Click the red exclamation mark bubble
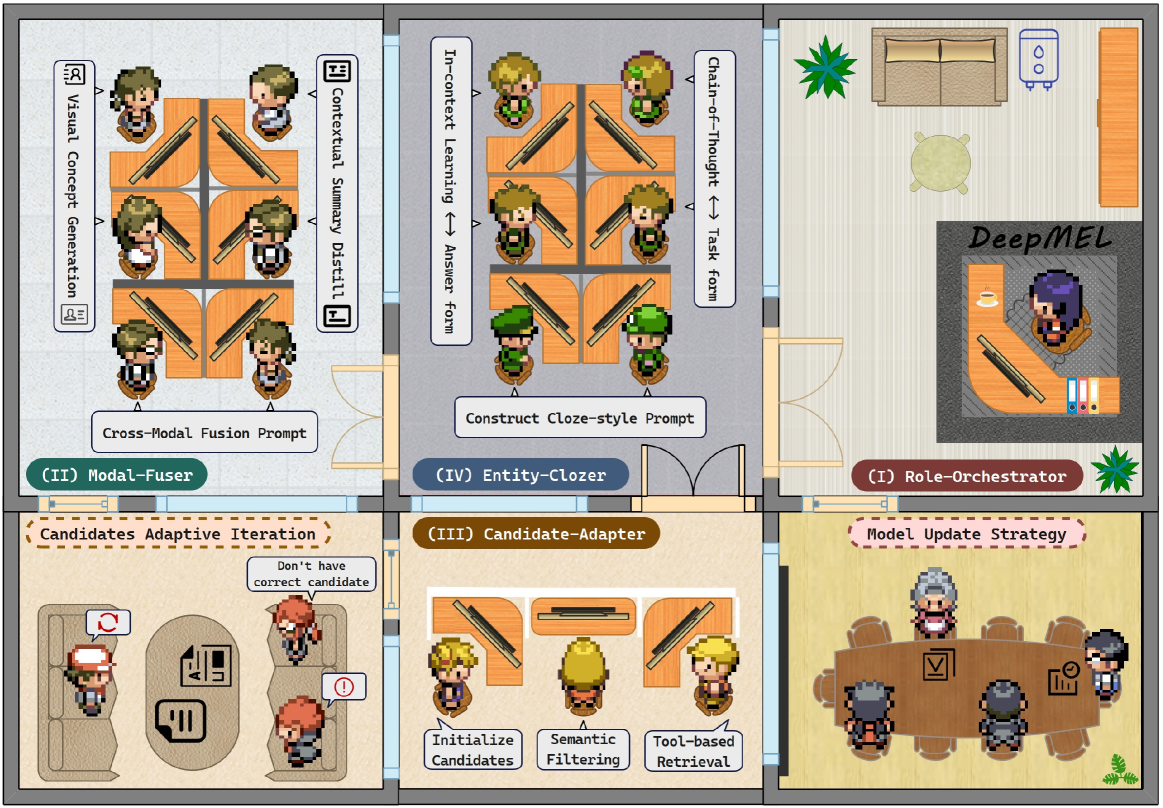Screen dimensions: 1163x808 pyautogui.click(x=344, y=687)
